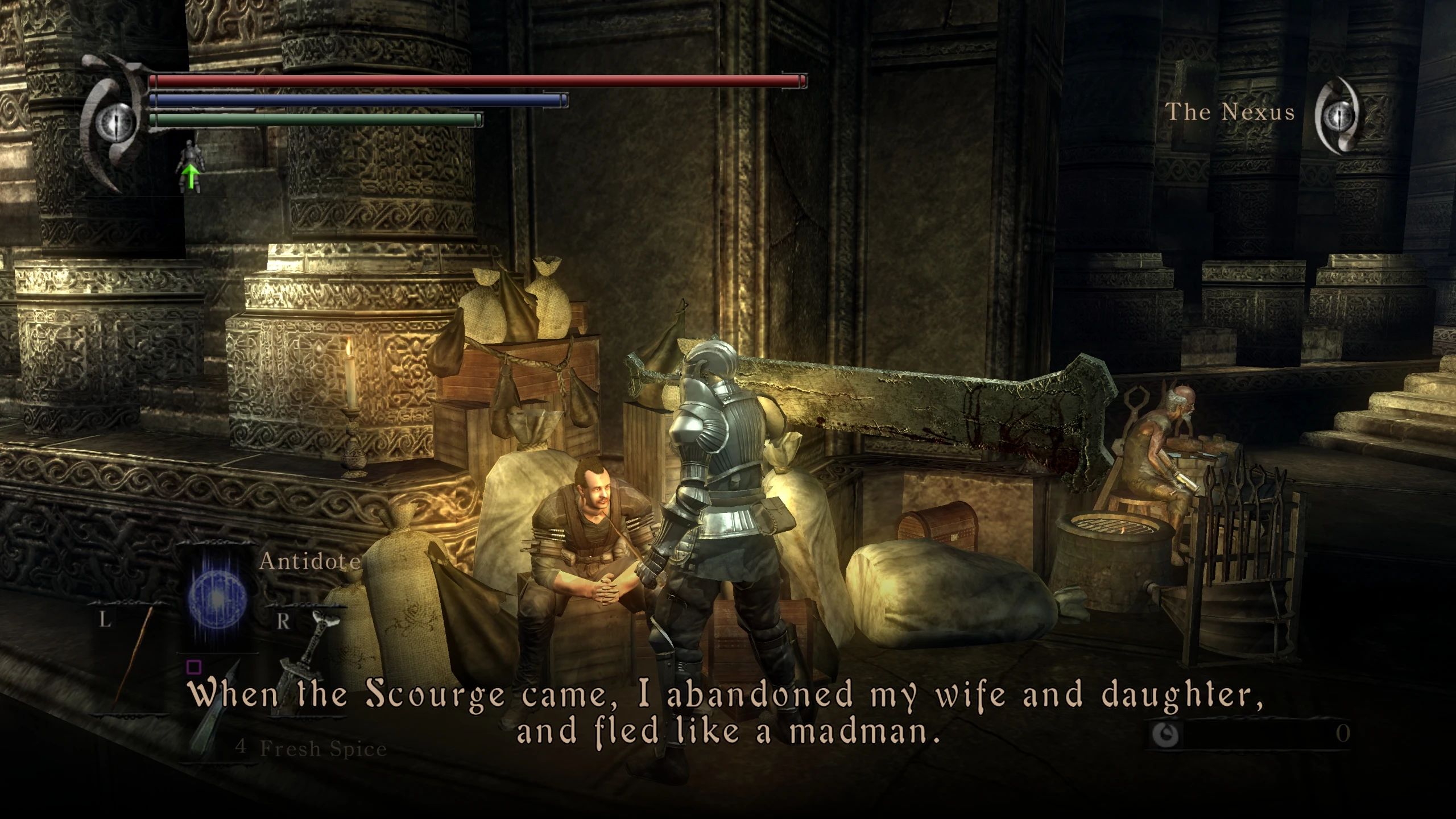
Task: Toggle the character form icon near the status bars
Action: click(x=192, y=155)
